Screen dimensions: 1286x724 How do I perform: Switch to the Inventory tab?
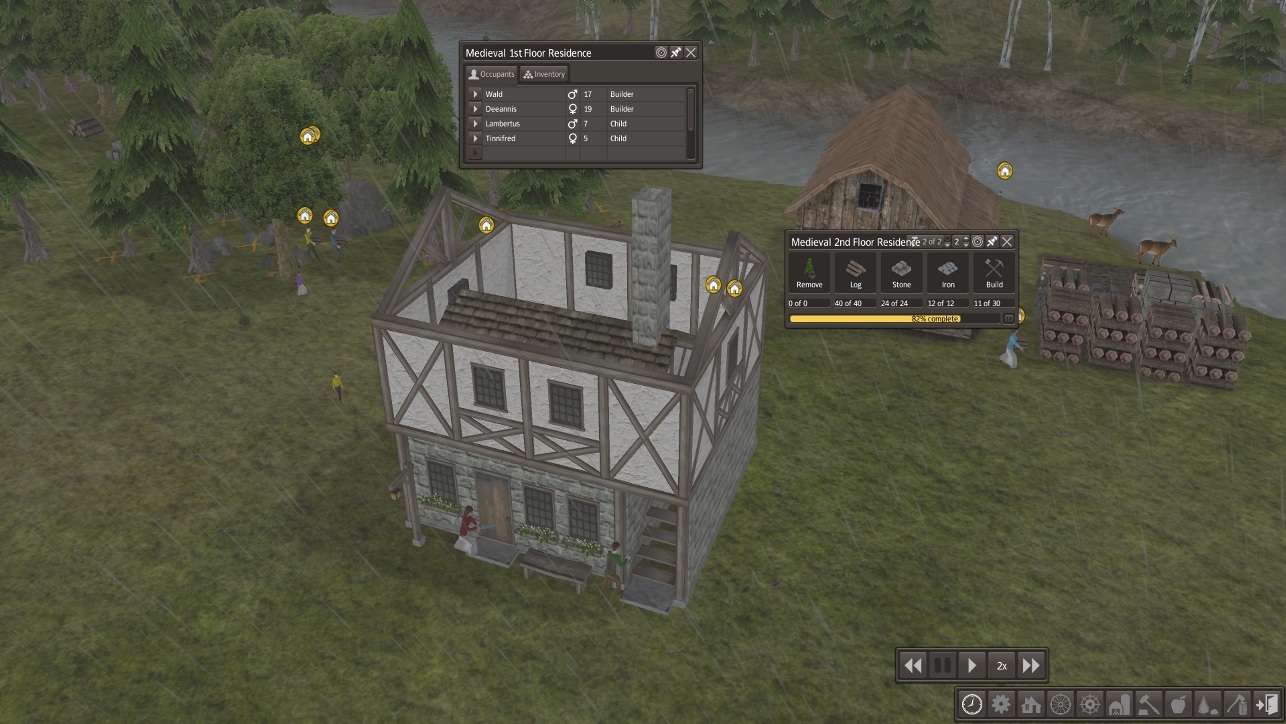(544, 74)
